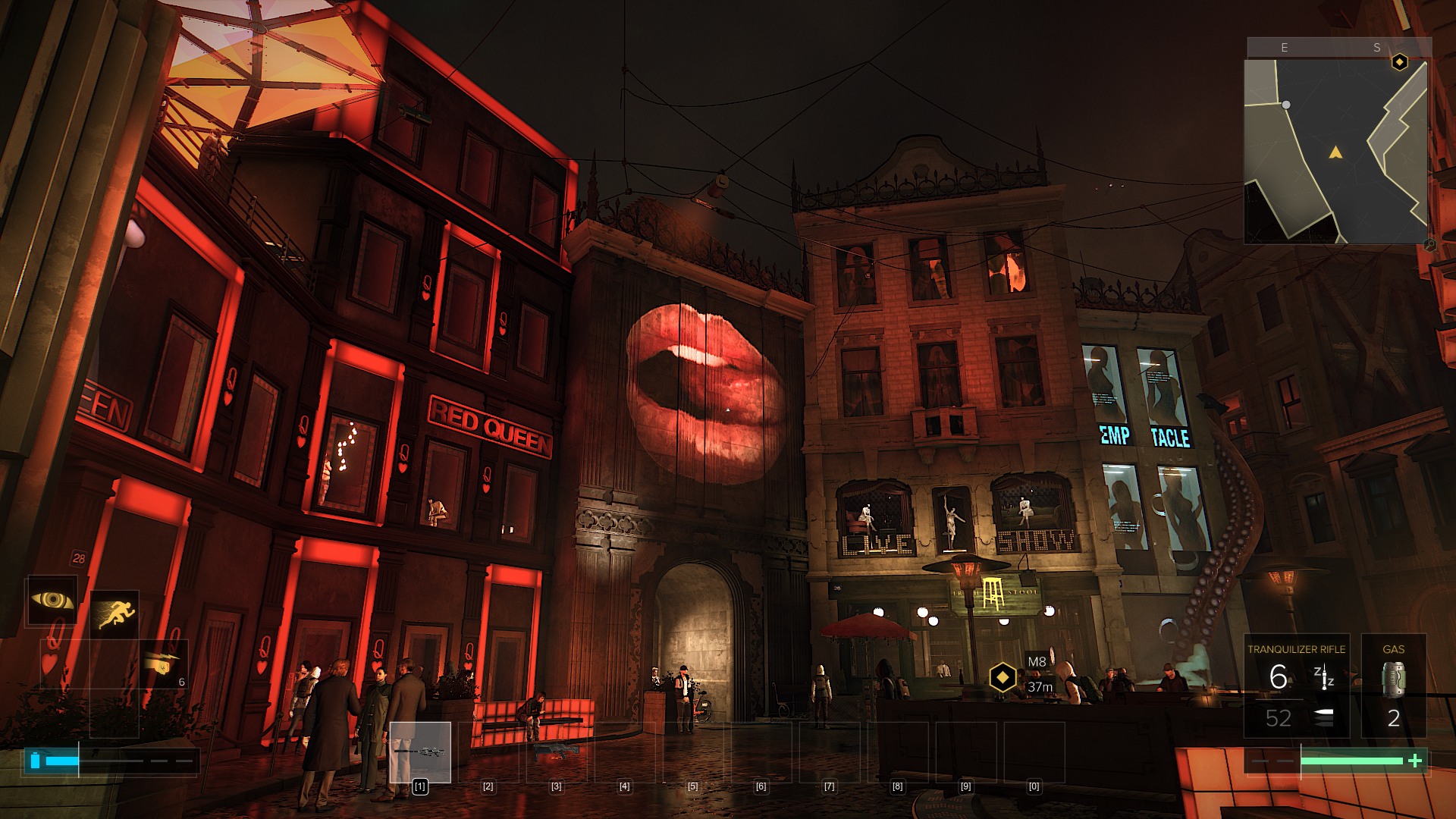This screenshot has height=819, width=1456.
Task: Click the yellow player arrow on the minimap
Action: [1335, 153]
